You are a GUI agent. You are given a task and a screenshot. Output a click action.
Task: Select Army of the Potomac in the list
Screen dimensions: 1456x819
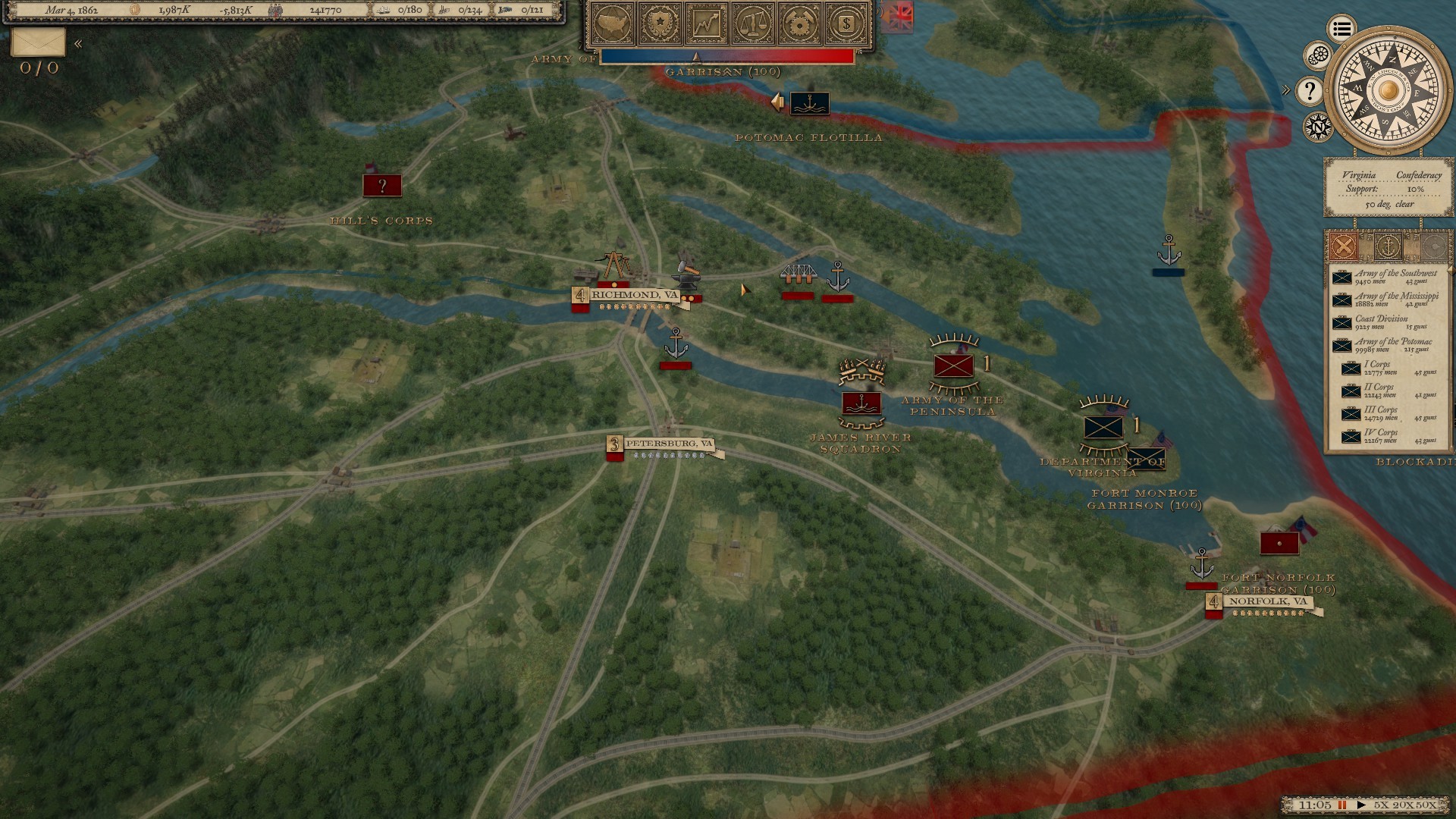(x=1387, y=345)
